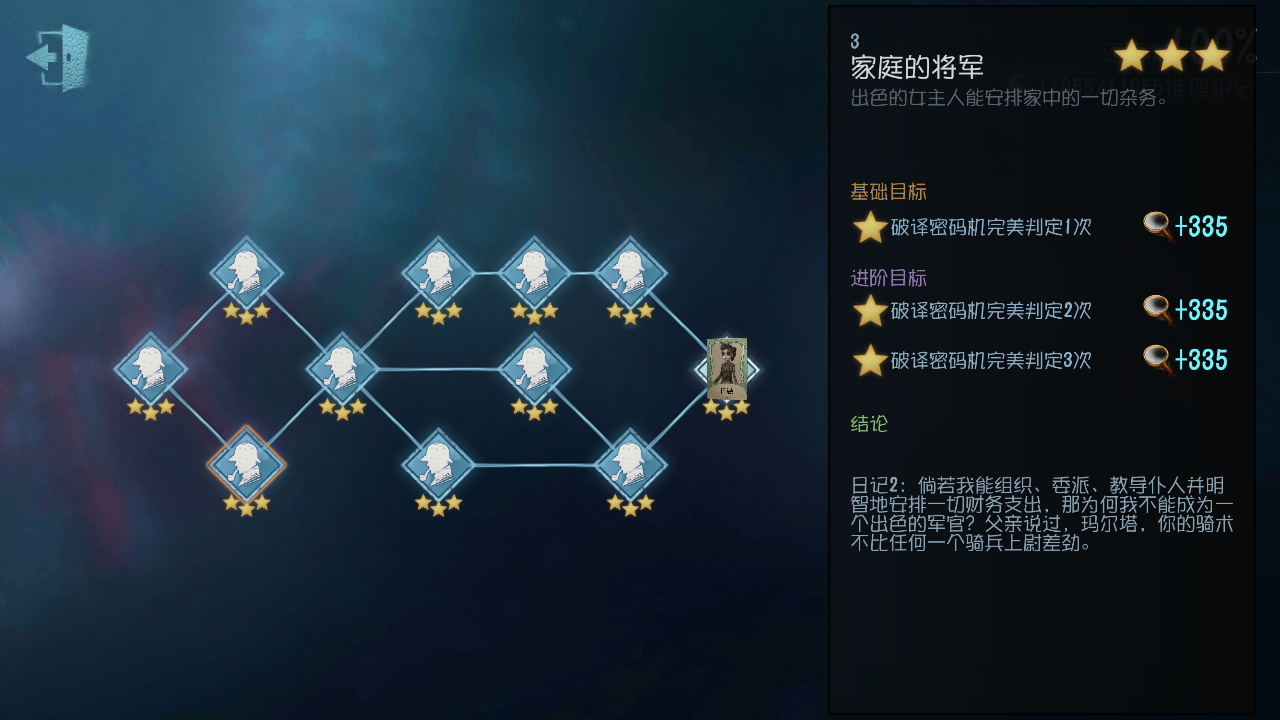The height and width of the screenshot is (720, 1280).
Task: Click the star icon beside 破译密码机完美判定3次
Action: click(x=868, y=360)
